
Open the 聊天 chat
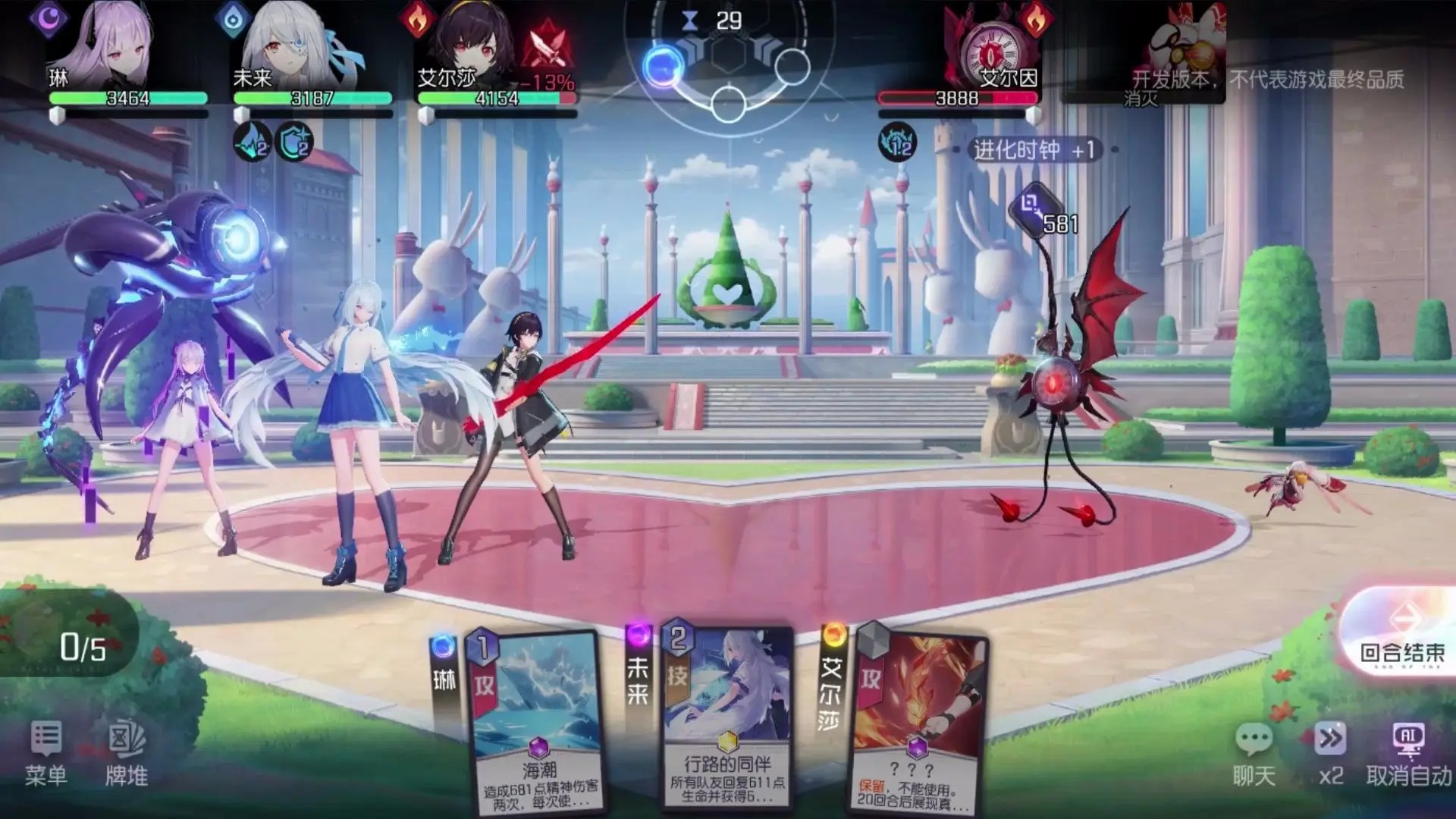pyautogui.click(x=1254, y=753)
